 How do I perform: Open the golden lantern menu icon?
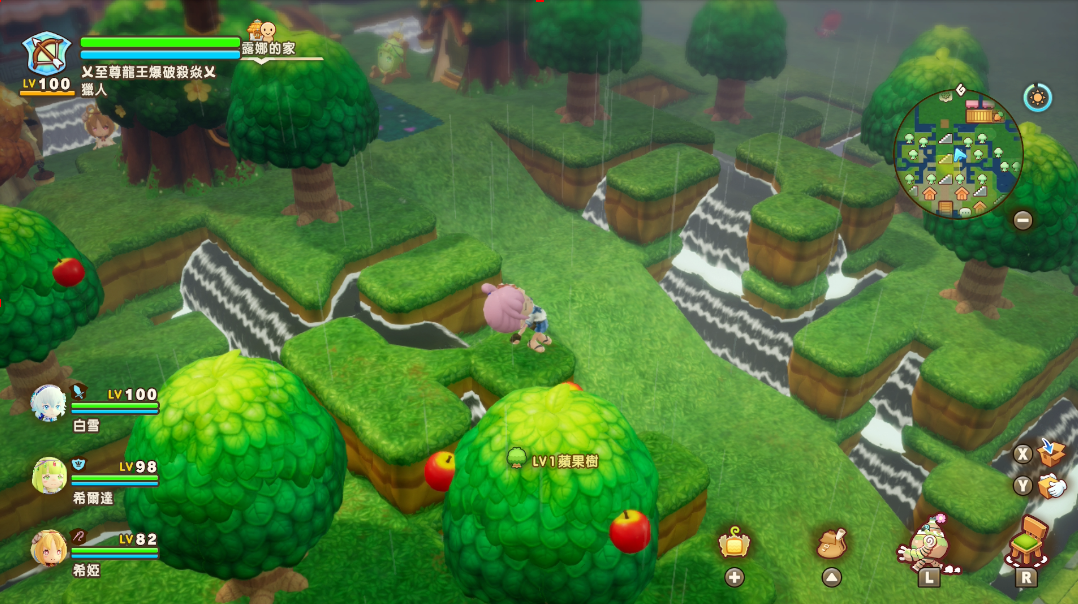click(734, 544)
